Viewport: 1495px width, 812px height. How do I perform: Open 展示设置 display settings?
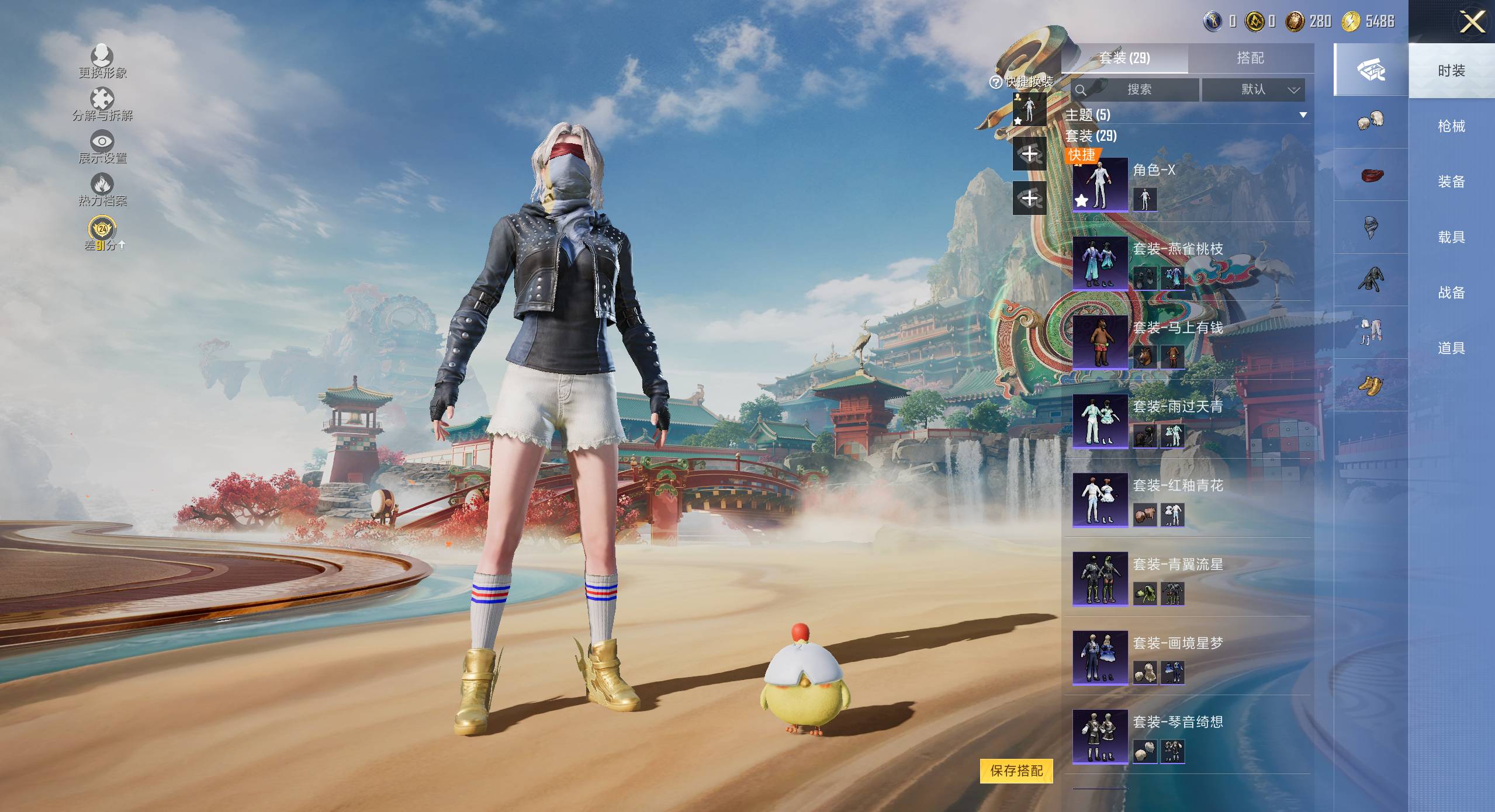102,147
